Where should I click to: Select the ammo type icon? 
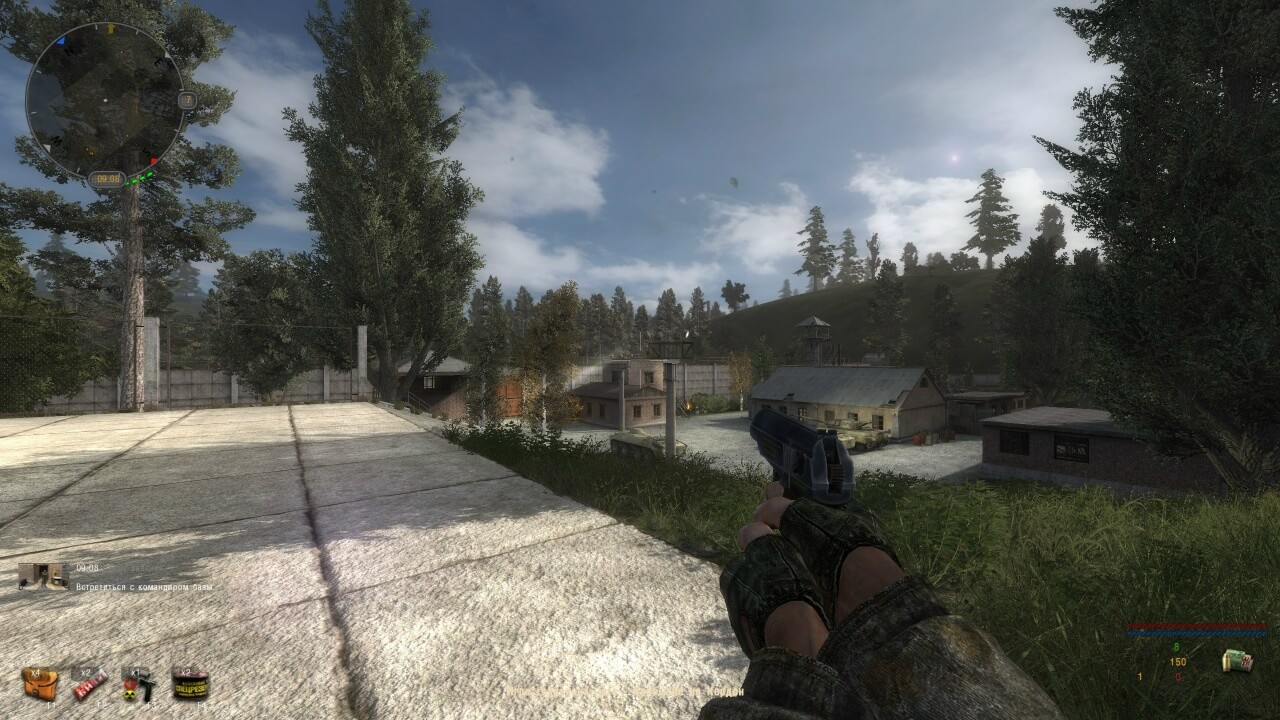click(1236, 661)
